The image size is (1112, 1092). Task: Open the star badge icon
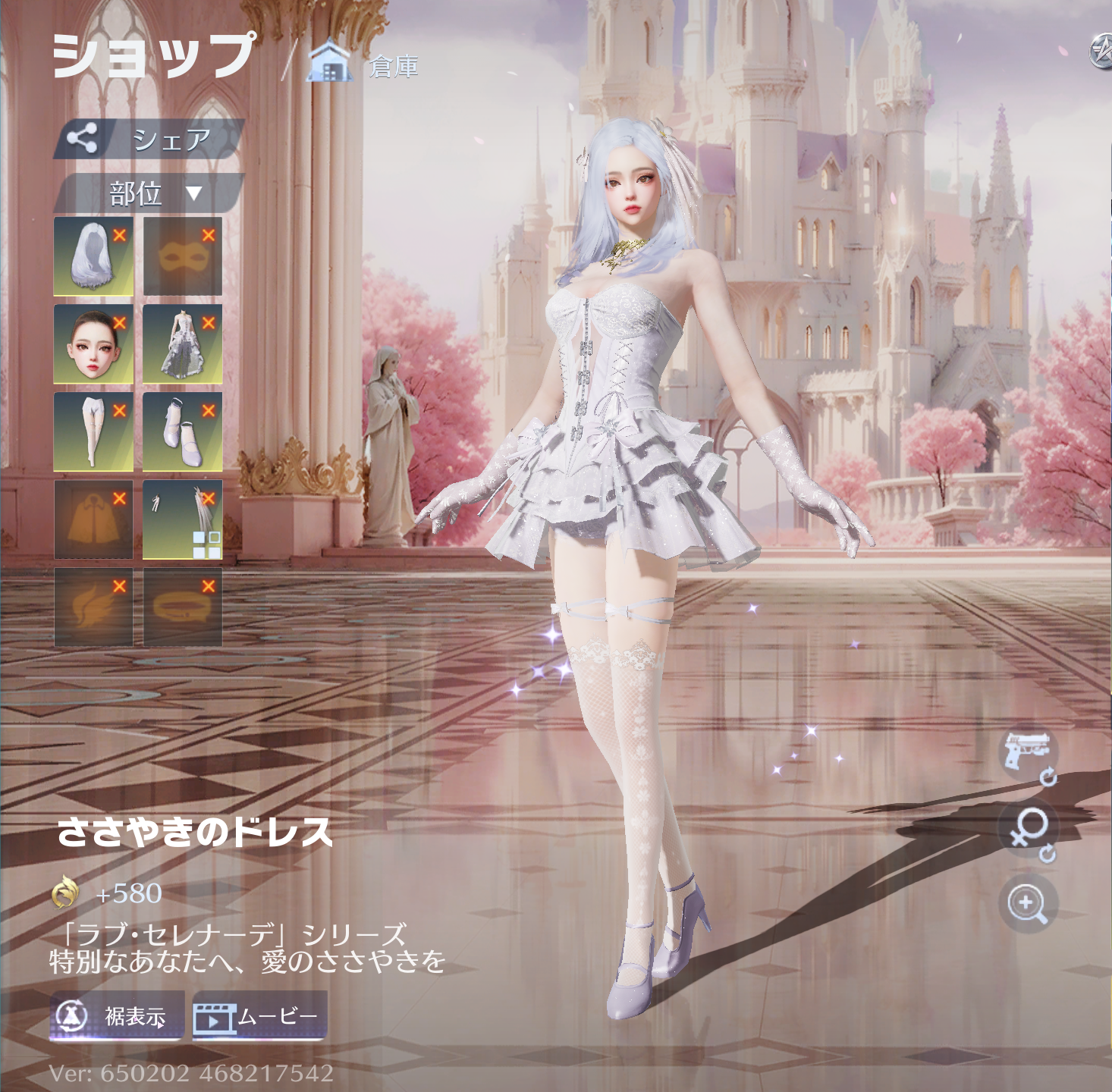click(1101, 52)
